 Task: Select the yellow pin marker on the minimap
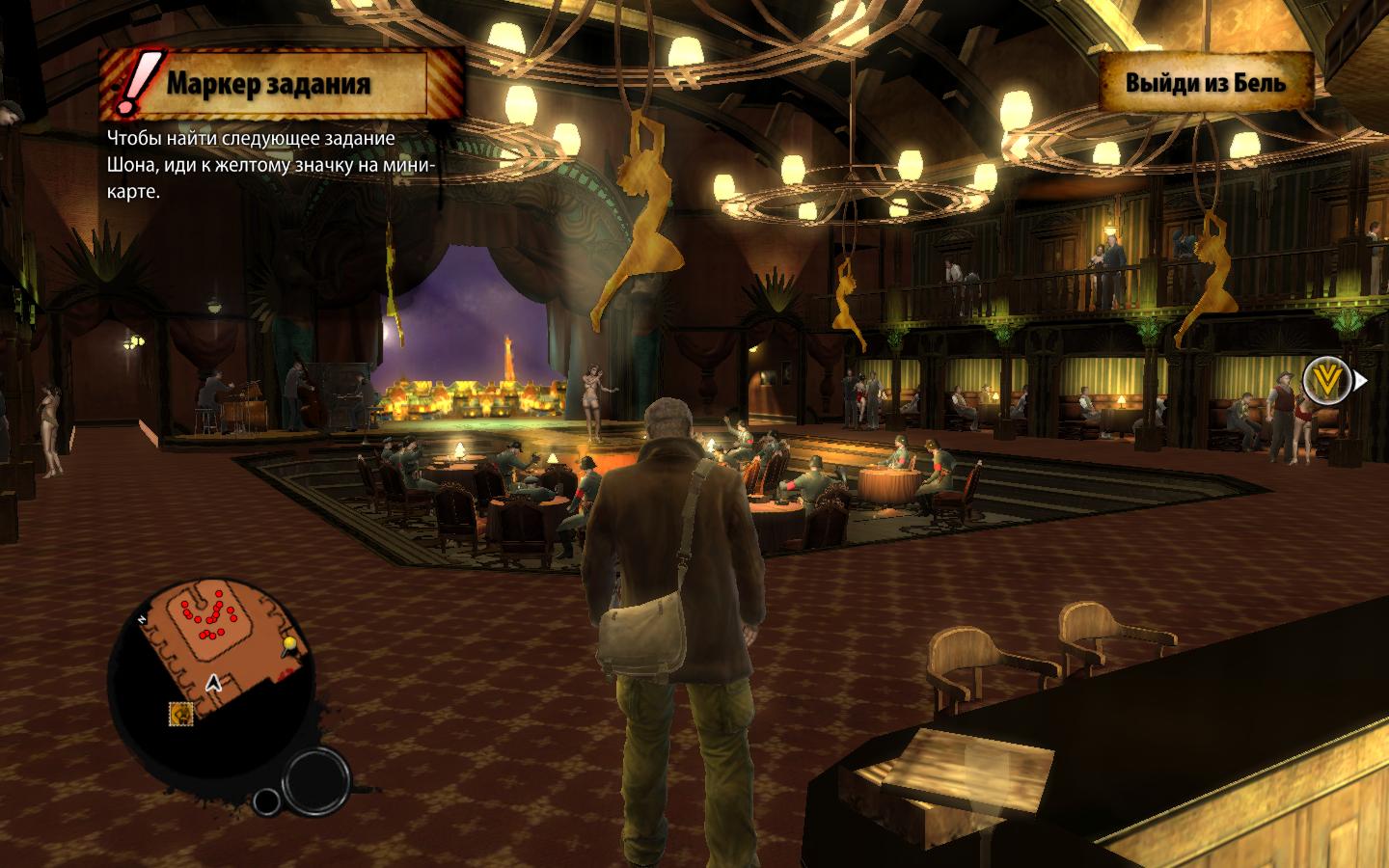coord(289,643)
